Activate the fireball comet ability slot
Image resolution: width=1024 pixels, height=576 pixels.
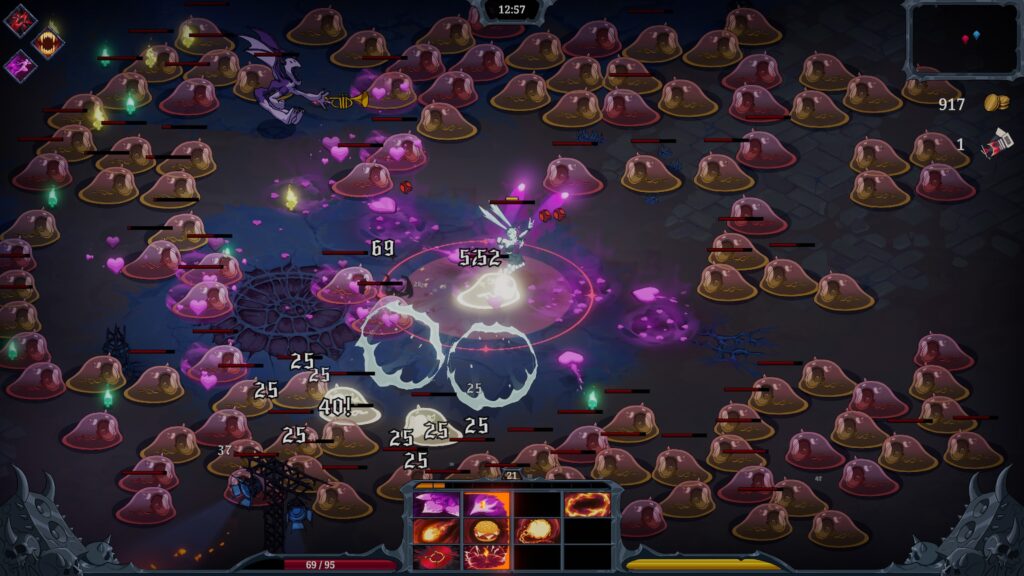tap(437, 530)
